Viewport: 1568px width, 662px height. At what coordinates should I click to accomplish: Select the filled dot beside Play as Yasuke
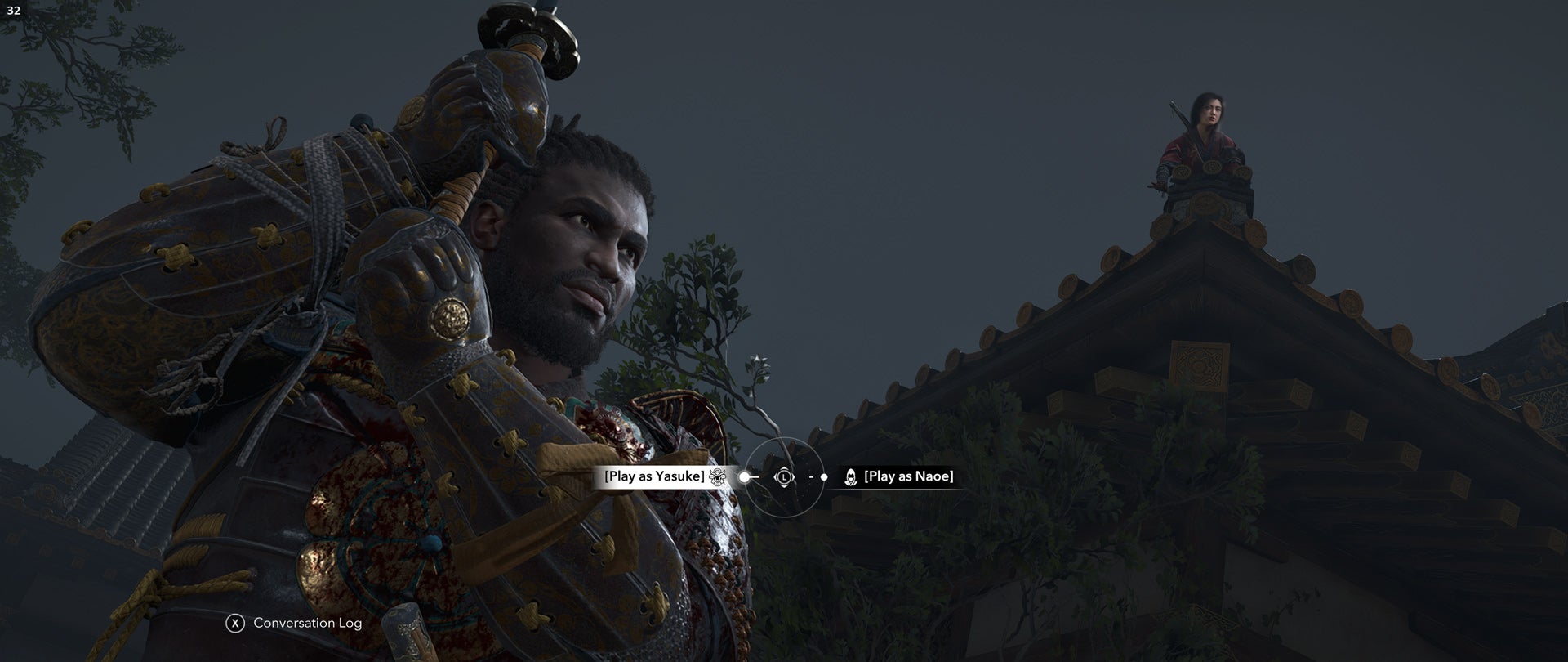click(745, 476)
